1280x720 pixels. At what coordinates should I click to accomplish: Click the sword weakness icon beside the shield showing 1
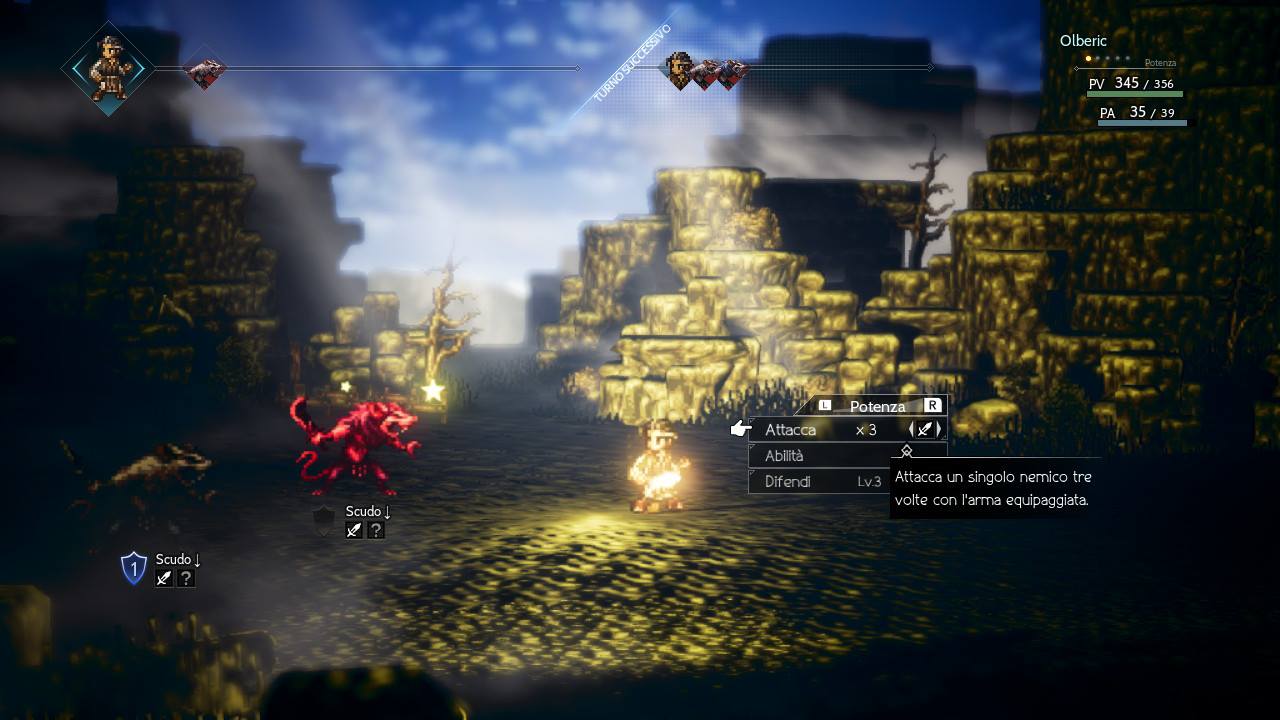pos(164,578)
